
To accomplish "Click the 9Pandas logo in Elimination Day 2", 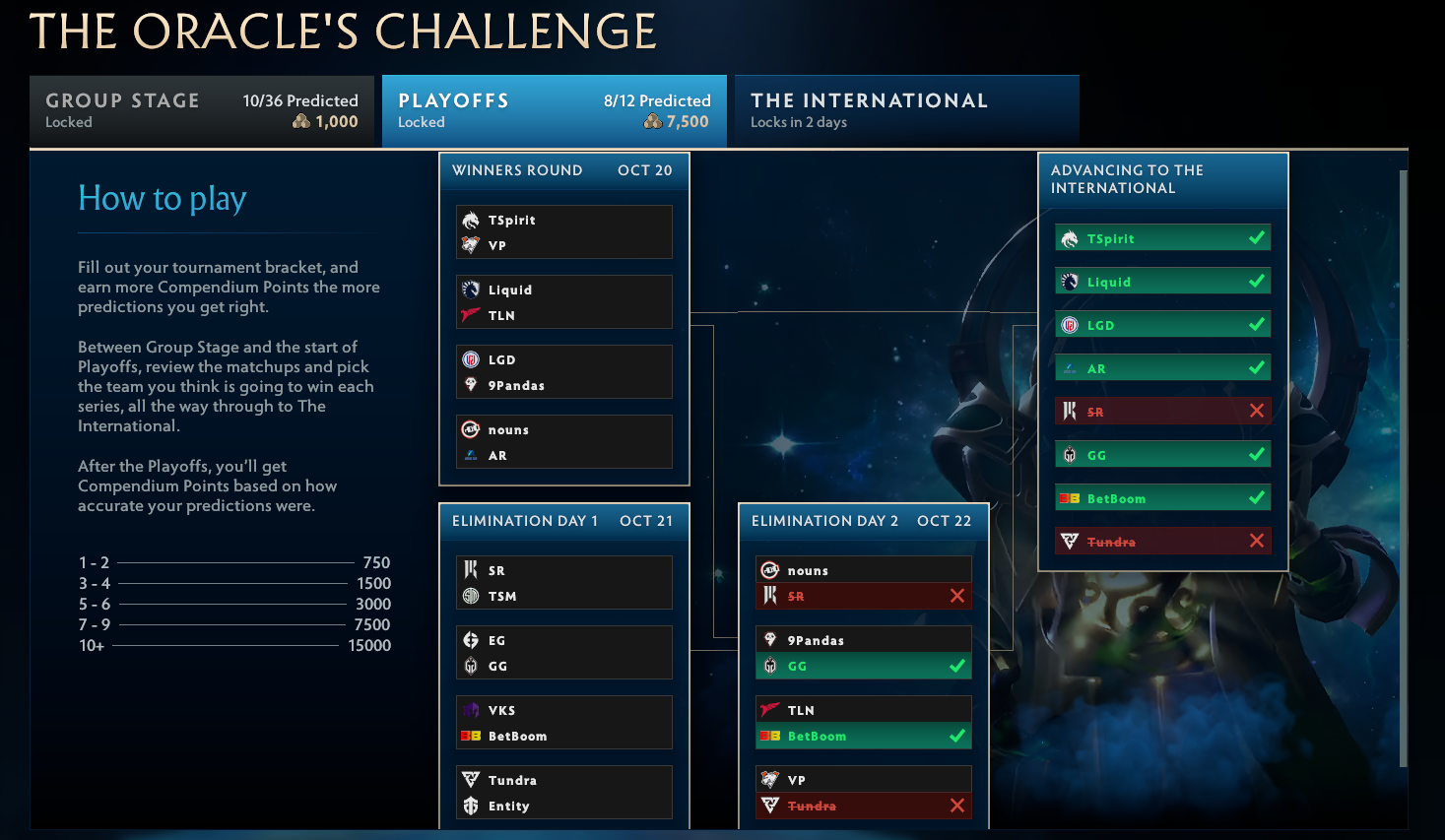I will click(x=769, y=639).
